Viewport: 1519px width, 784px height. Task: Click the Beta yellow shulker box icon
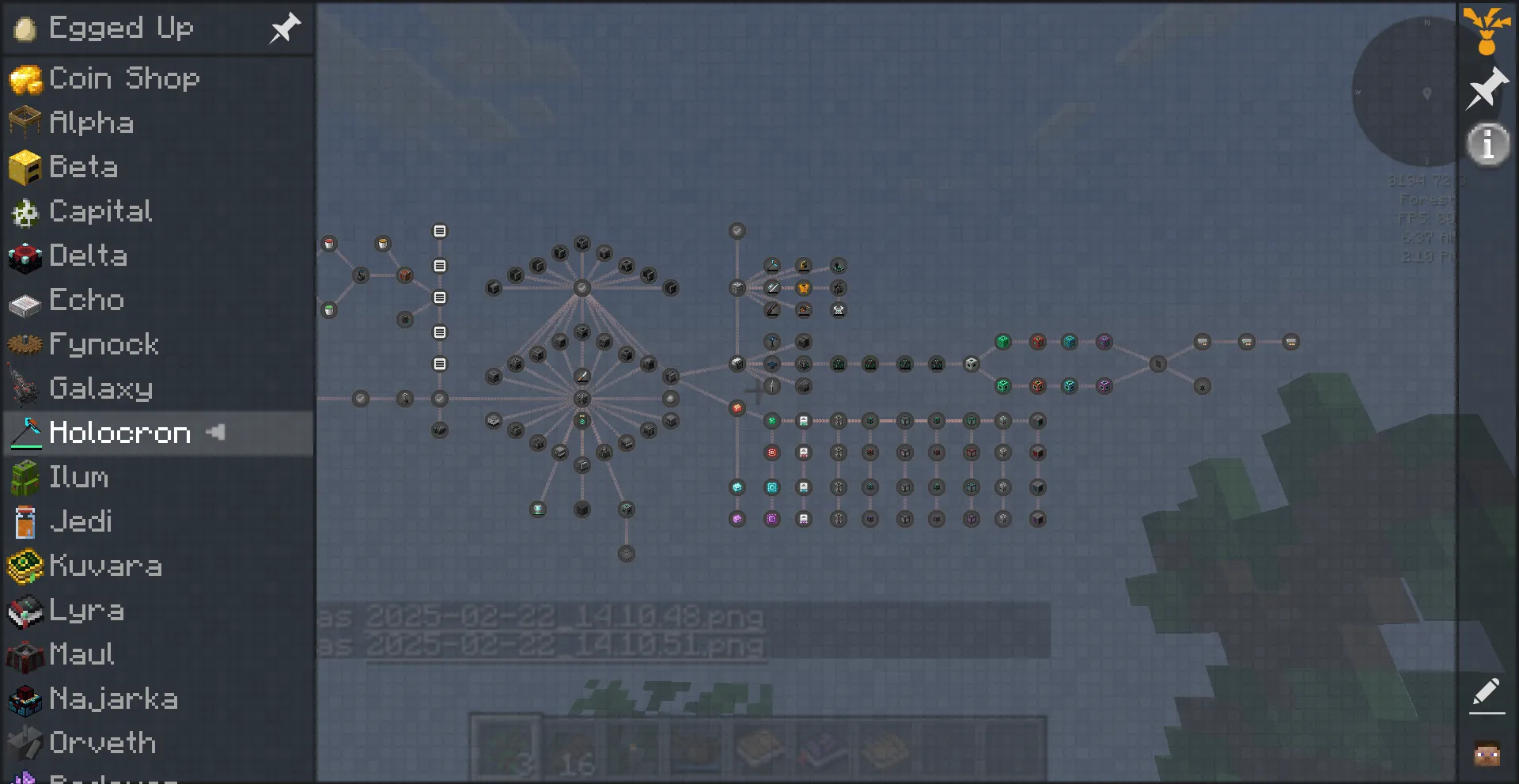coord(26,167)
